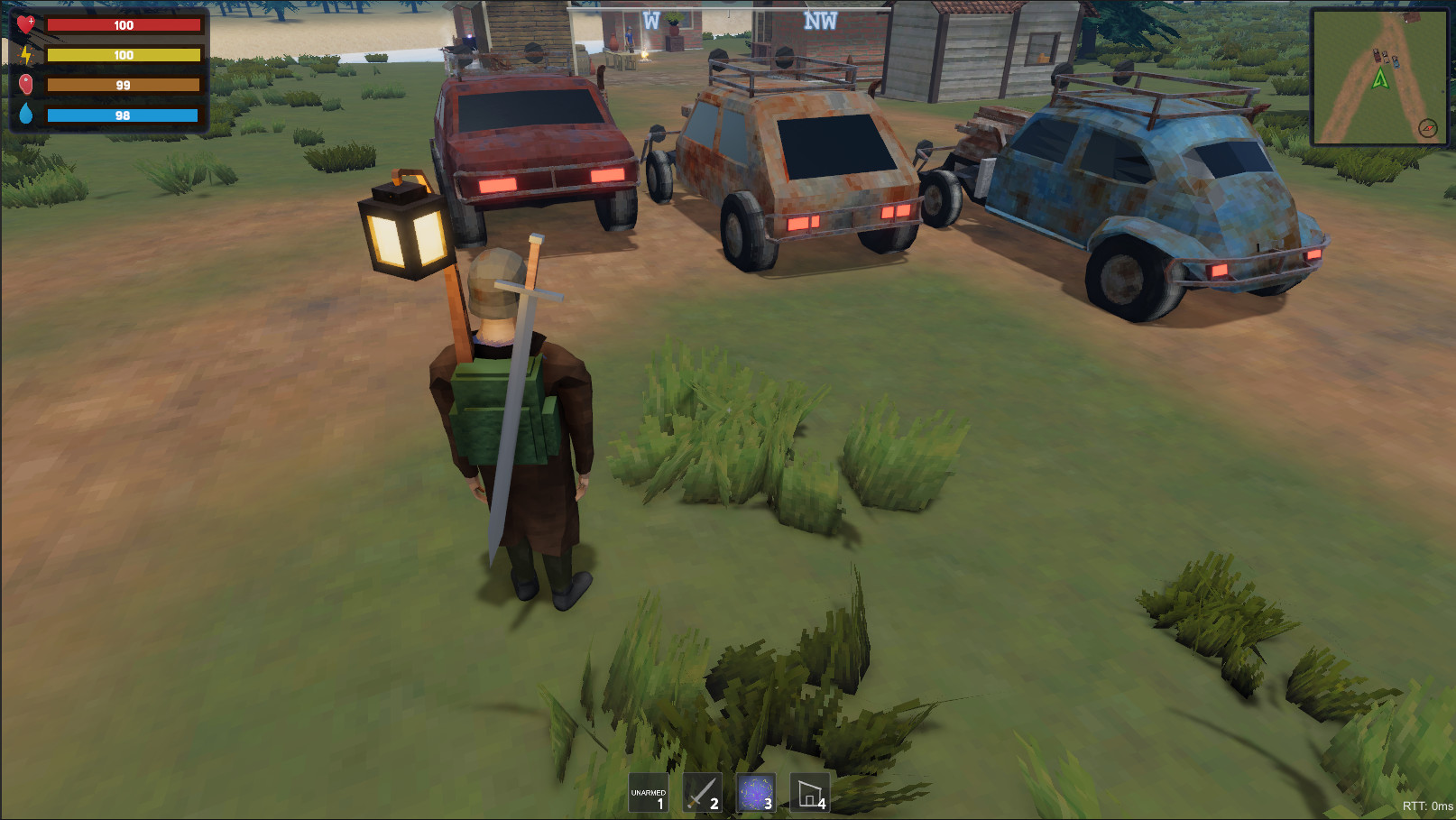
Task: Click the meat icon beside the hunger bar
Action: coord(27,85)
